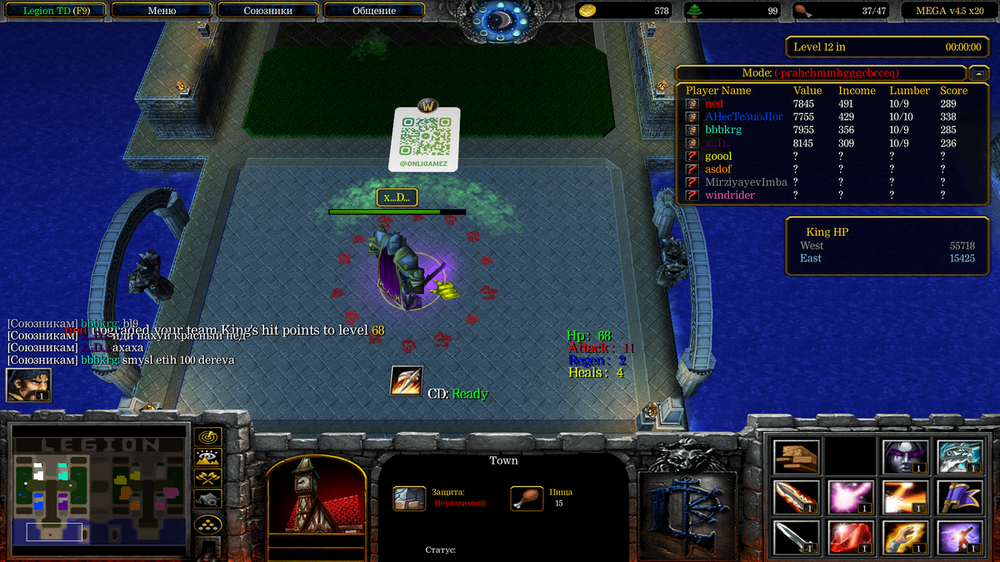
Task: Collapse the multiboard with its arrow button
Action: tap(977, 73)
